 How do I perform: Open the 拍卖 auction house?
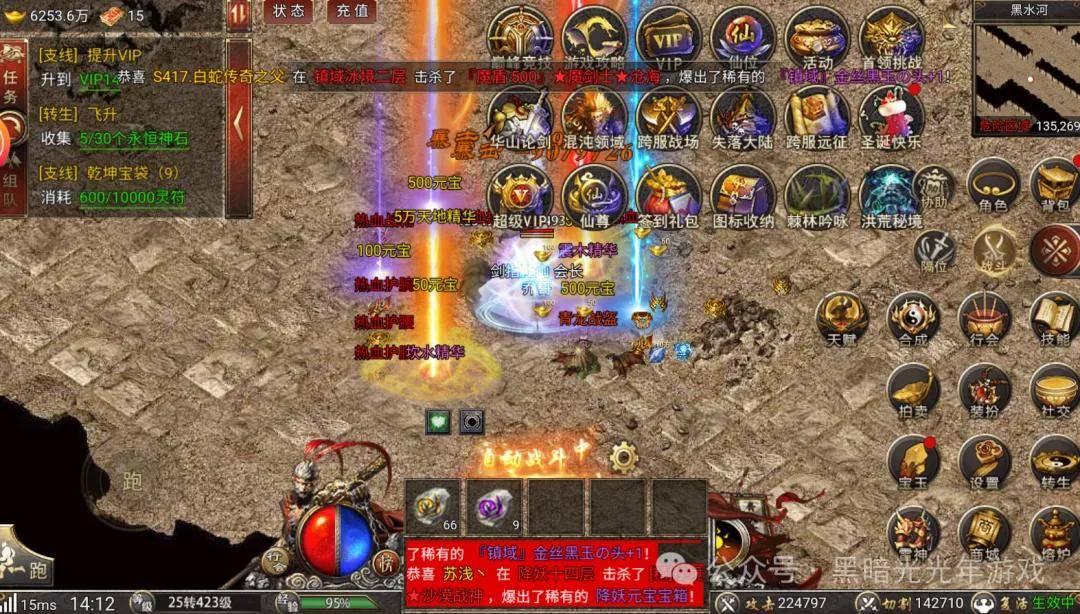tap(913, 392)
